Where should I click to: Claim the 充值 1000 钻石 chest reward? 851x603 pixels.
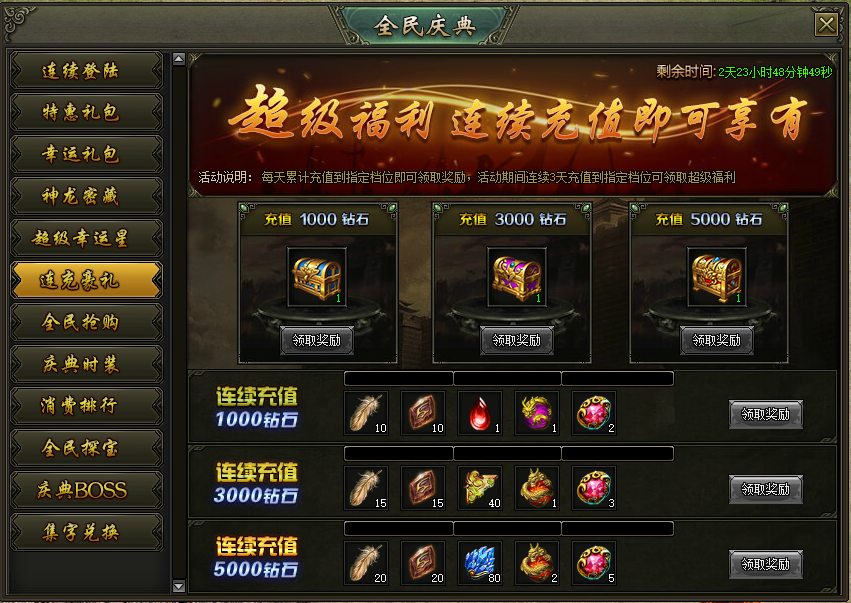click(317, 340)
